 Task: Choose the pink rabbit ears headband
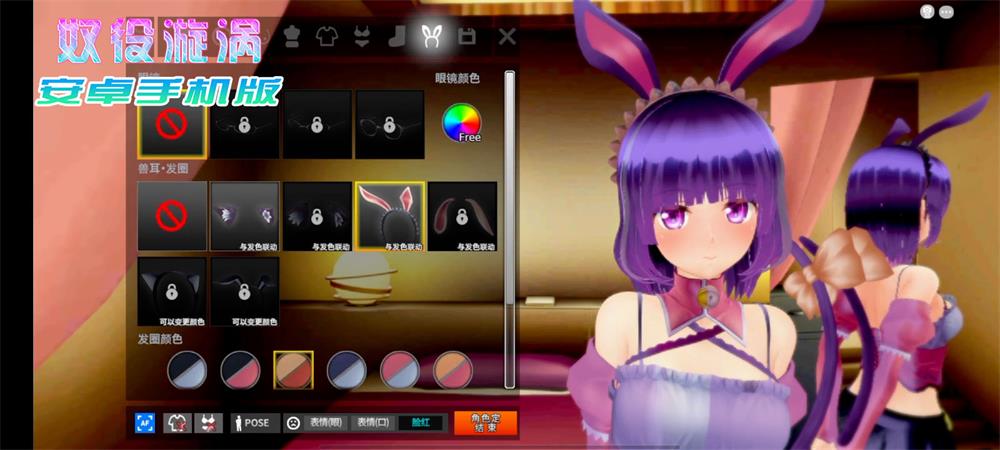pyautogui.click(x=390, y=215)
